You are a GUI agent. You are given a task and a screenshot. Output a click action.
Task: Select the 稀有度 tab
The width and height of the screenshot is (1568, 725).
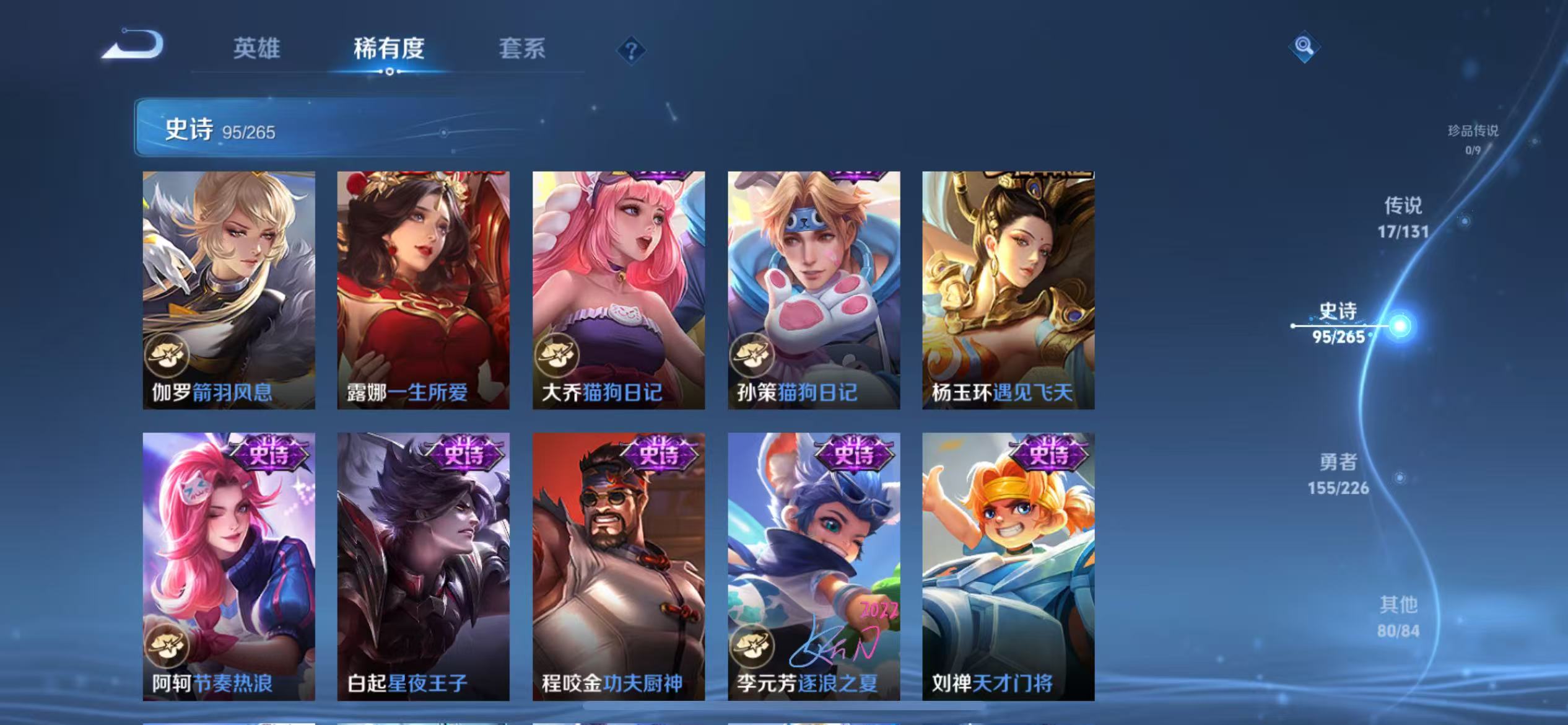pyautogui.click(x=390, y=50)
